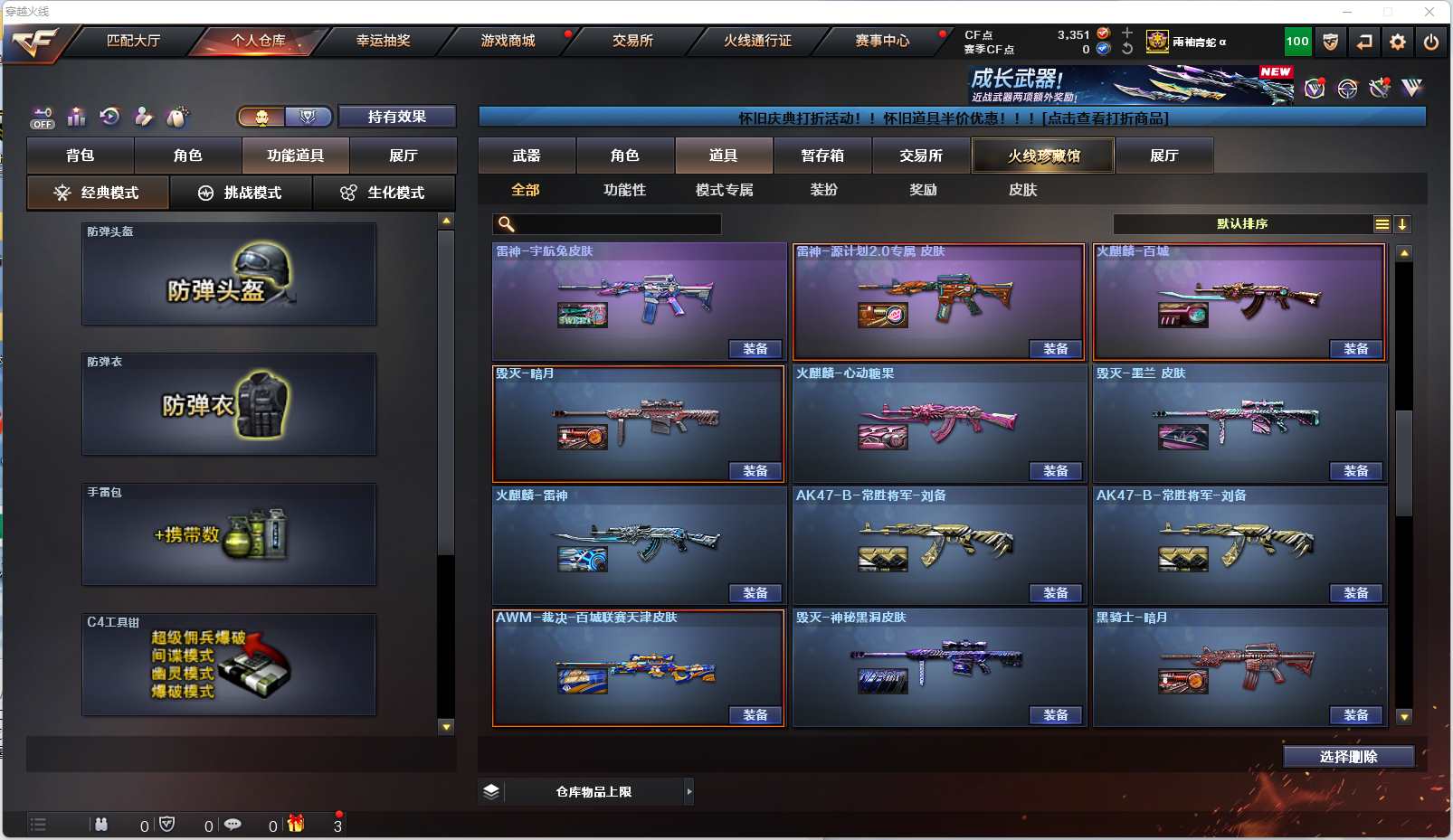This screenshot has width=1453, height=840.
Task: Go to the 游戏商城 shop
Action: pos(508,41)
